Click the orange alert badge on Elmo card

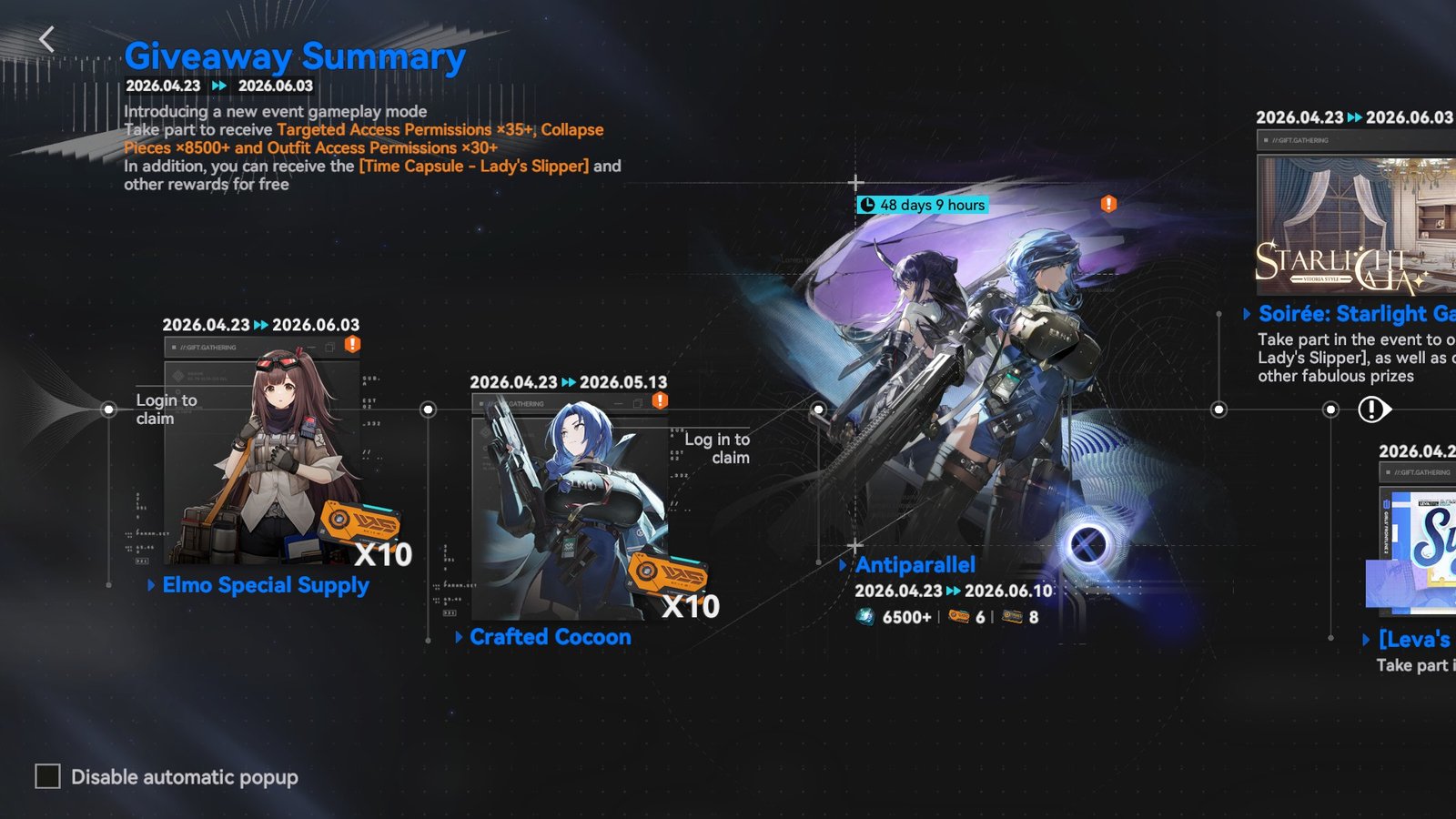352,344
